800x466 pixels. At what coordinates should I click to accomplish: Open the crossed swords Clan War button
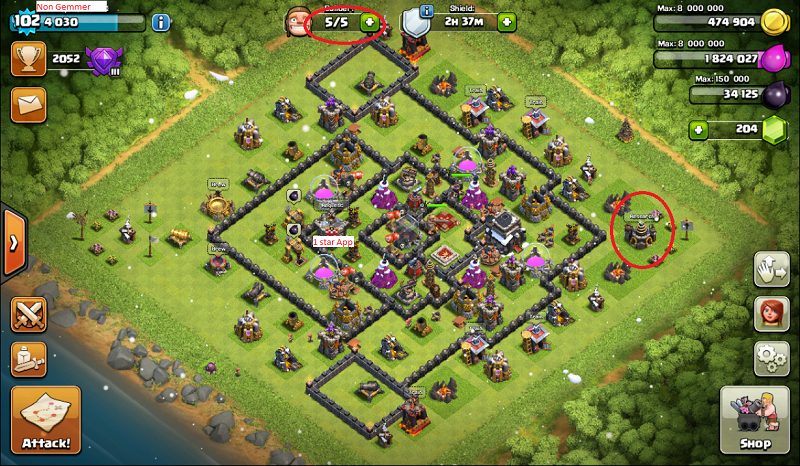pos(29,315)
